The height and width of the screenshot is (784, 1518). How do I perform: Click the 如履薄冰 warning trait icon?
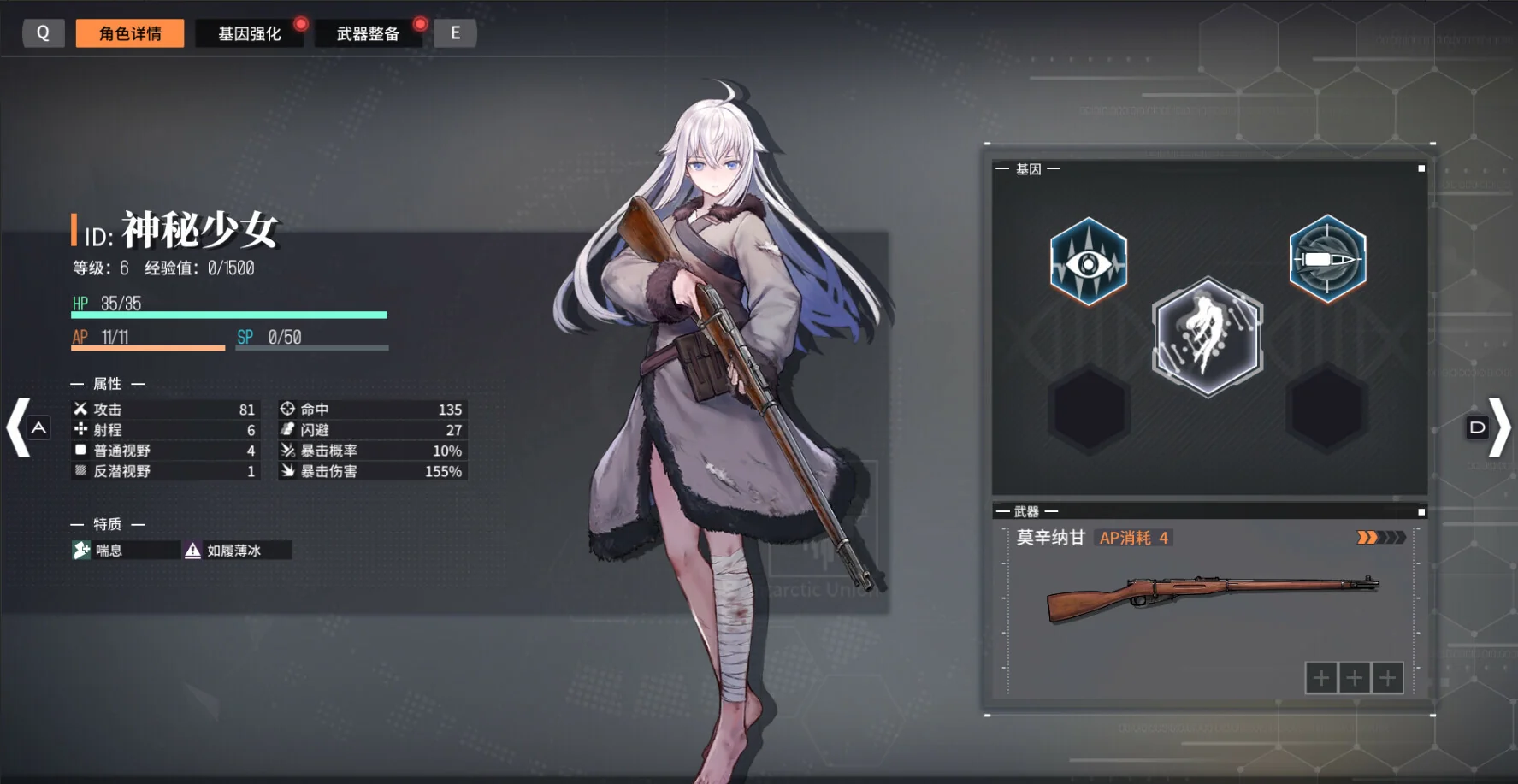coord(191,551)
